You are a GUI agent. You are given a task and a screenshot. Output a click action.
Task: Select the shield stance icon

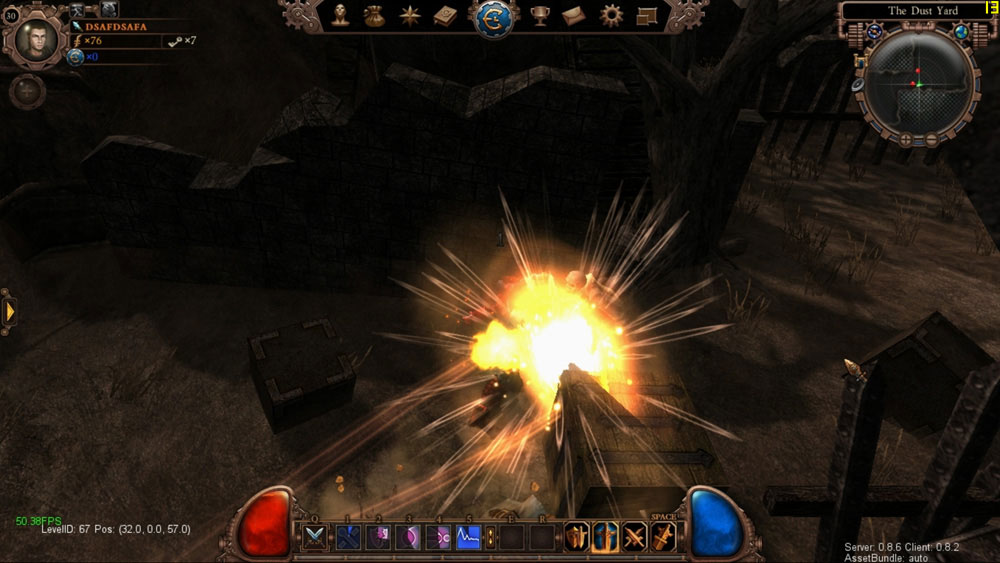[x=576, y=537]
